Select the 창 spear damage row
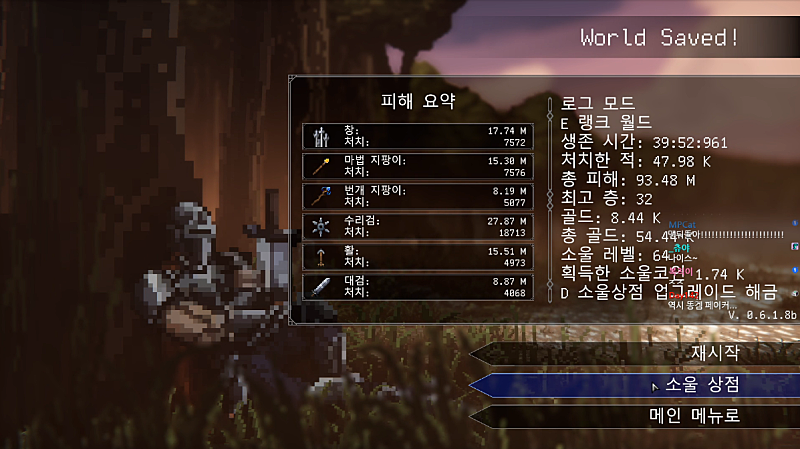Viewport: 800px width, 449px height. pyautogui.click(x=417, y=137)
